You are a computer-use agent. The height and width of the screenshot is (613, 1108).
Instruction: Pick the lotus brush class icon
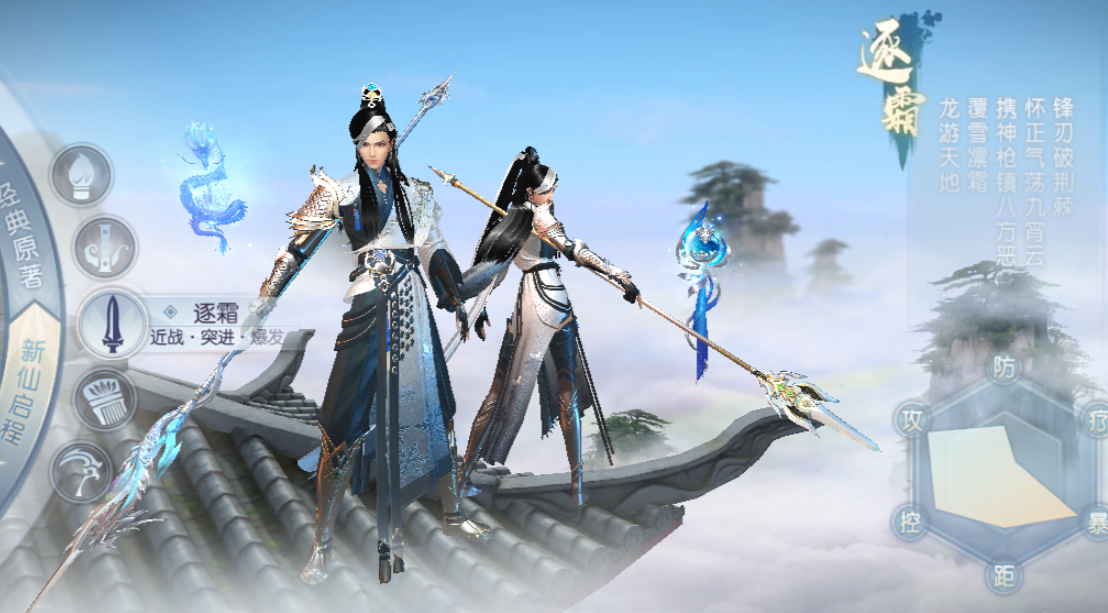click(x=105, y=400)
